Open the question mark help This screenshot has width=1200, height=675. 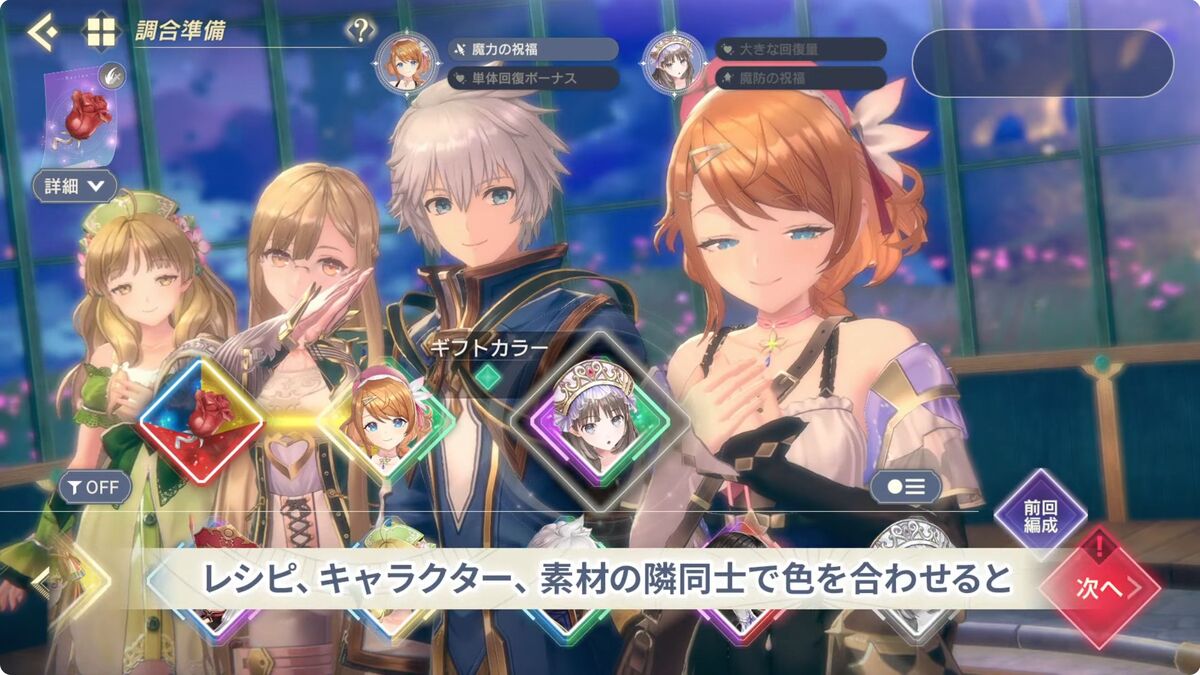359,30
